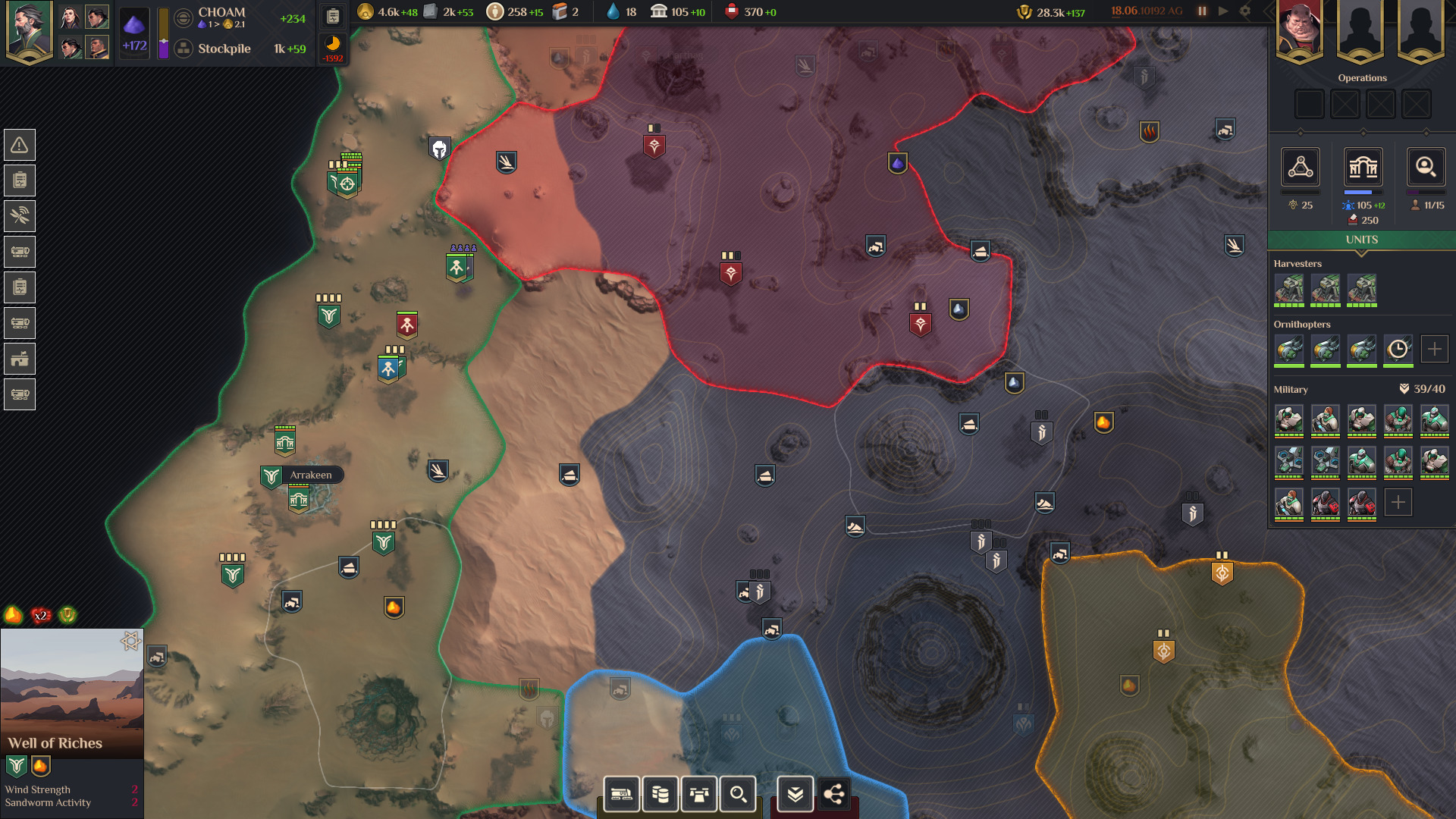Toggle the resources overlay with the barrels icon
This screenshot has width=1456, height=819.
point(661,794)
